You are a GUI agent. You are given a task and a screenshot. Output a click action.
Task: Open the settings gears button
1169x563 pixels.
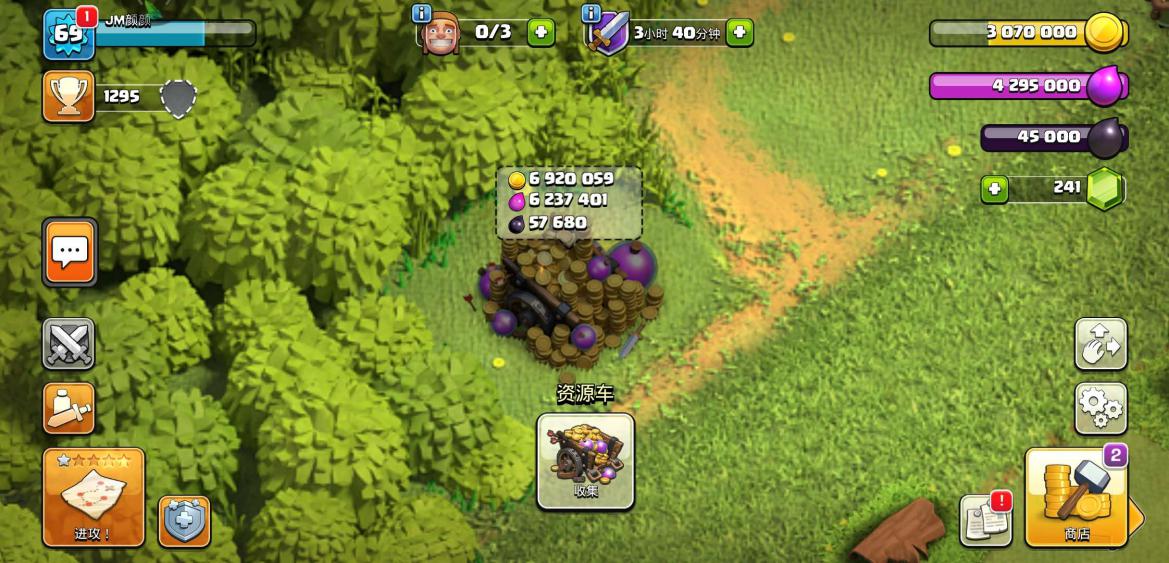1100,408
